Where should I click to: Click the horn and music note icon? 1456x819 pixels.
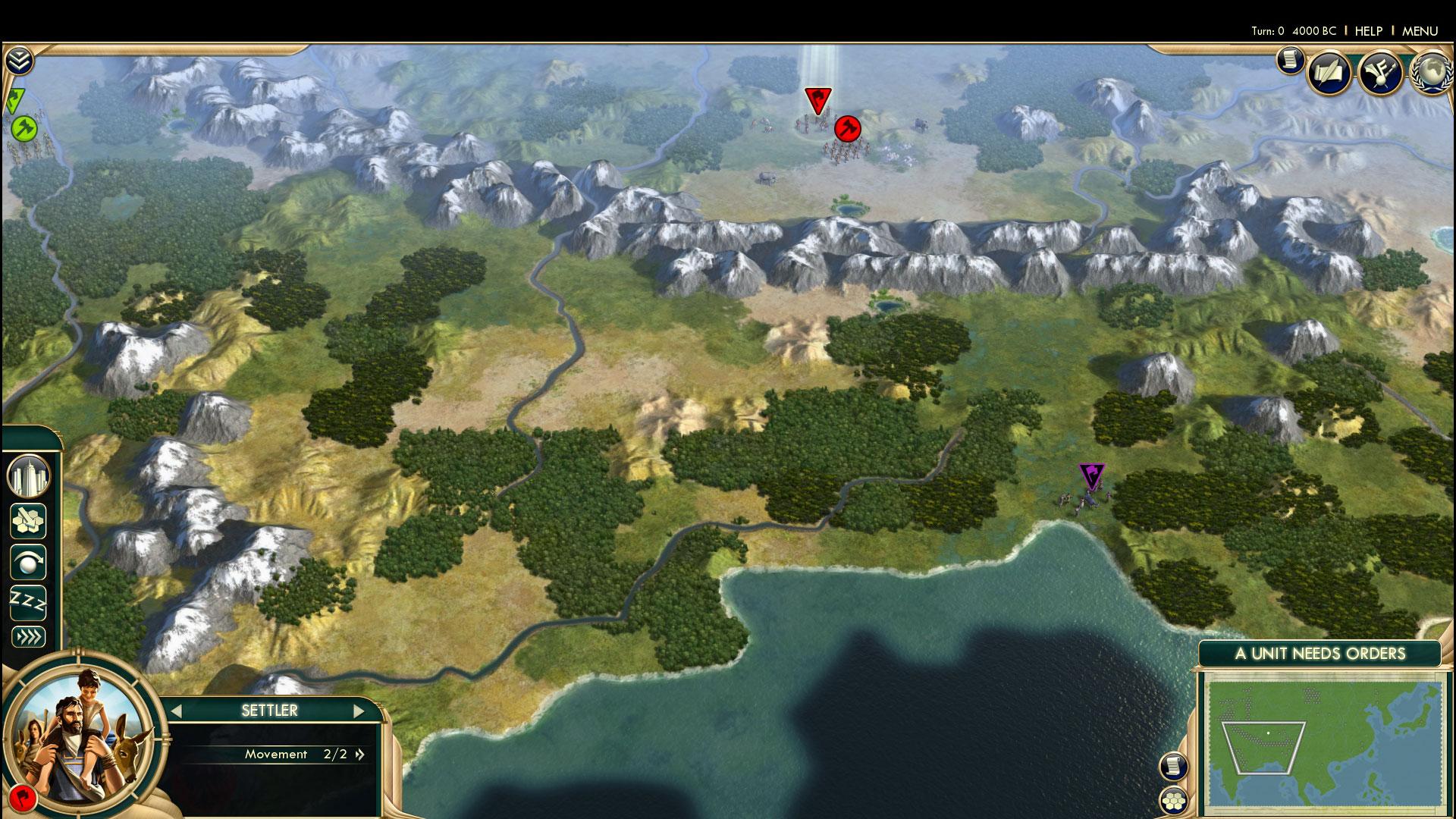(x=1379, y=73)
